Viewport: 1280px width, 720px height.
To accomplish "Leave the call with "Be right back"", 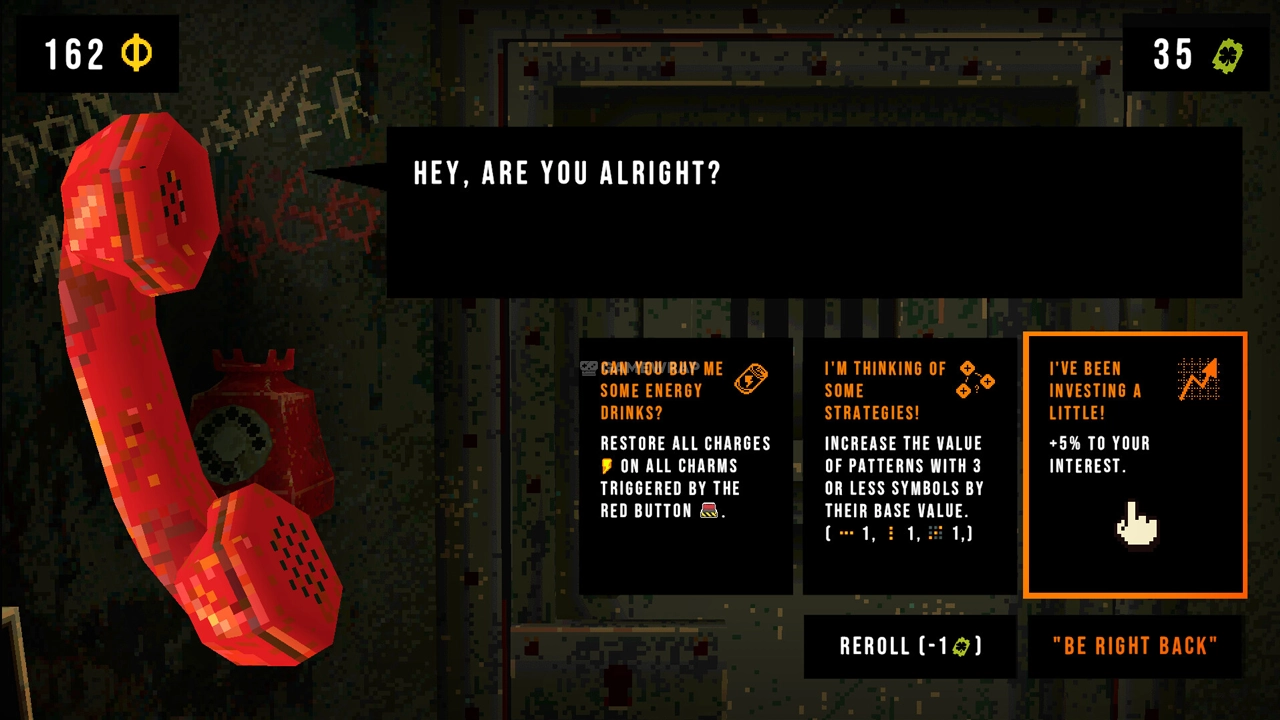I will 1135,646.
